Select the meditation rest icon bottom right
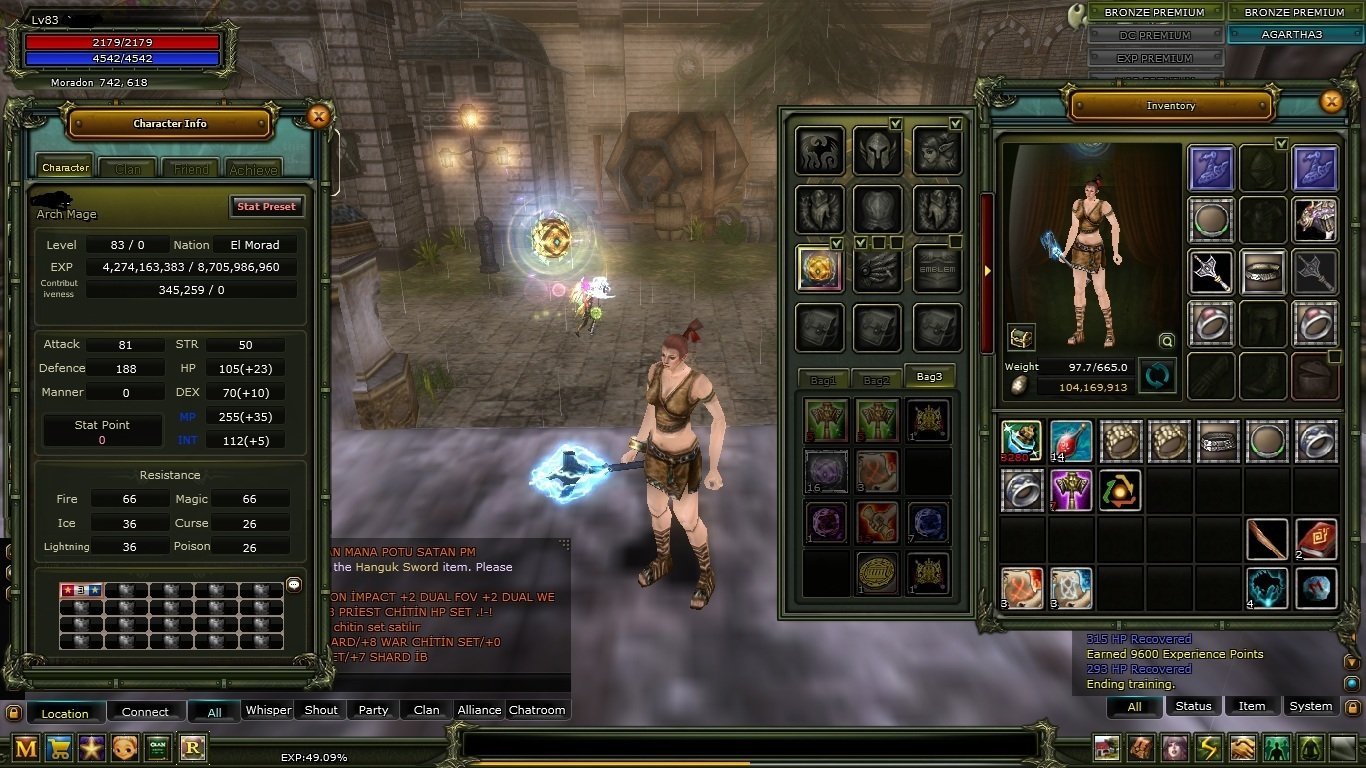This screenshot has width=1366, height=768. (x=1309, y=747)
